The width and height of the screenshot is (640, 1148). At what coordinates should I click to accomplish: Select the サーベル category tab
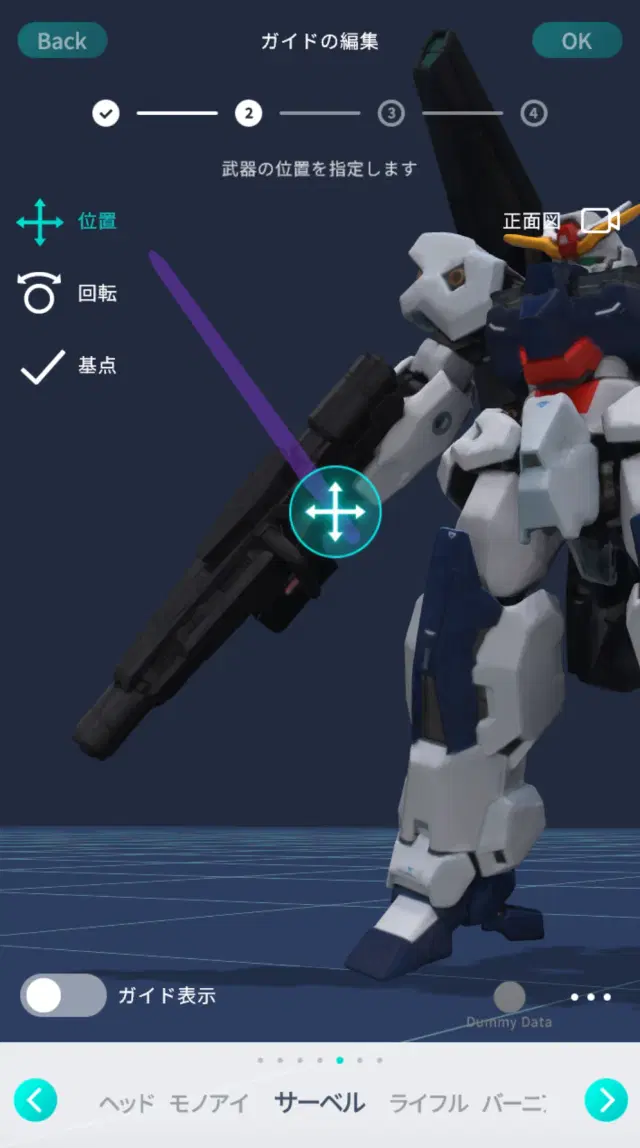coord(320,1104)
